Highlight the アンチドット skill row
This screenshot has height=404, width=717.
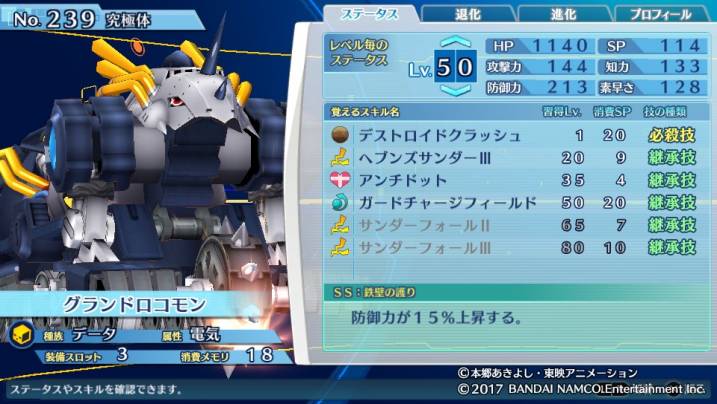tap(514, 180)
